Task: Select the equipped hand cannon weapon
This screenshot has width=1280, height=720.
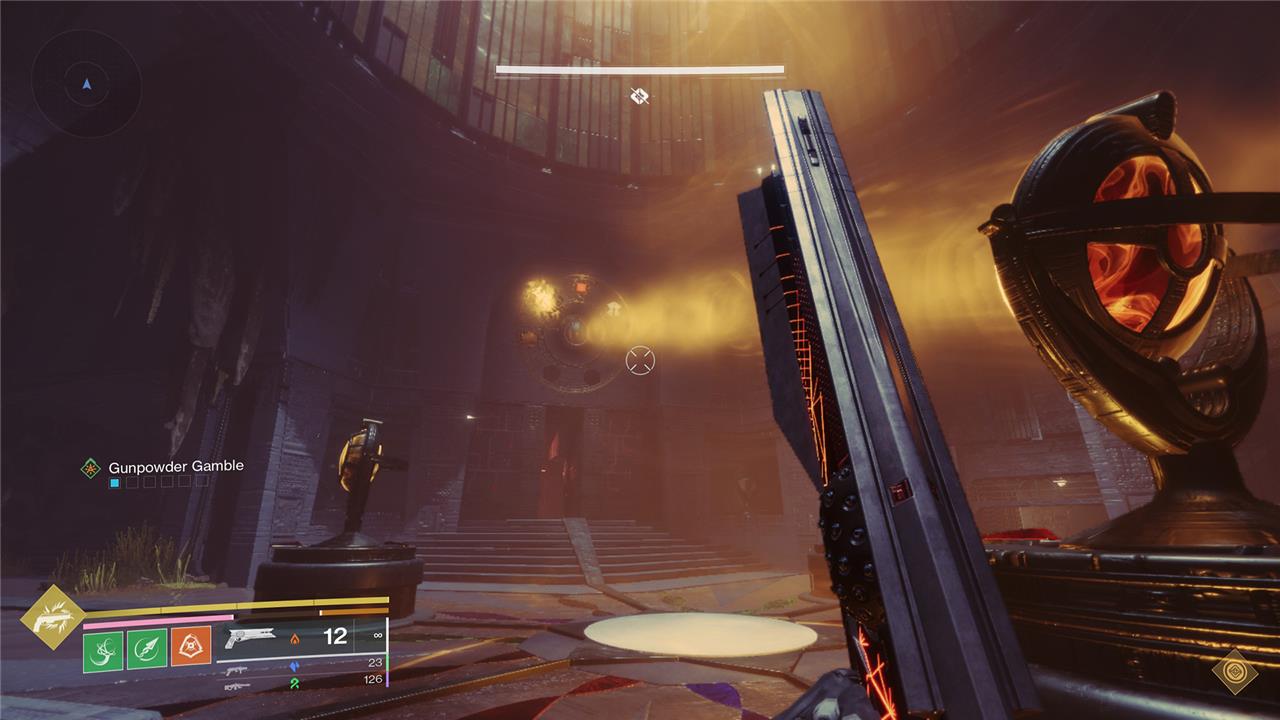Action: click(250, 638)
